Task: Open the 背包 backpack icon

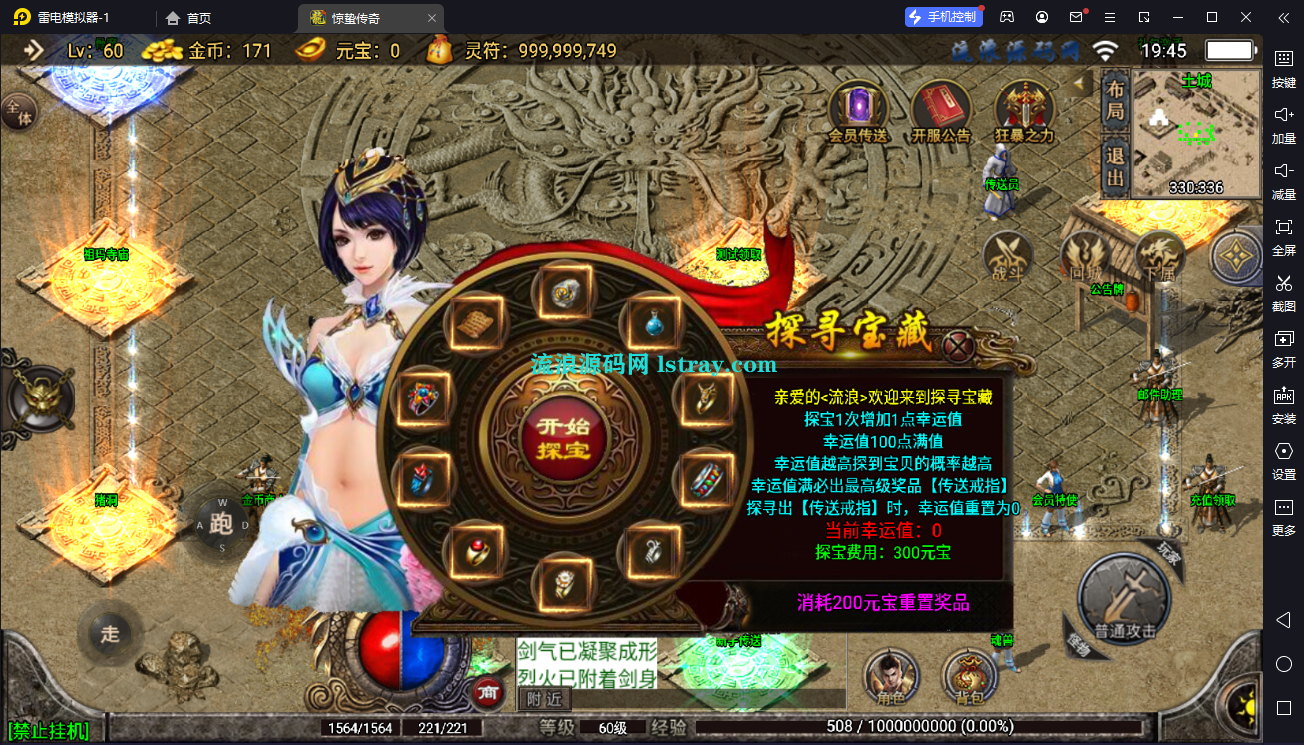Action: [x=968, y=677]
